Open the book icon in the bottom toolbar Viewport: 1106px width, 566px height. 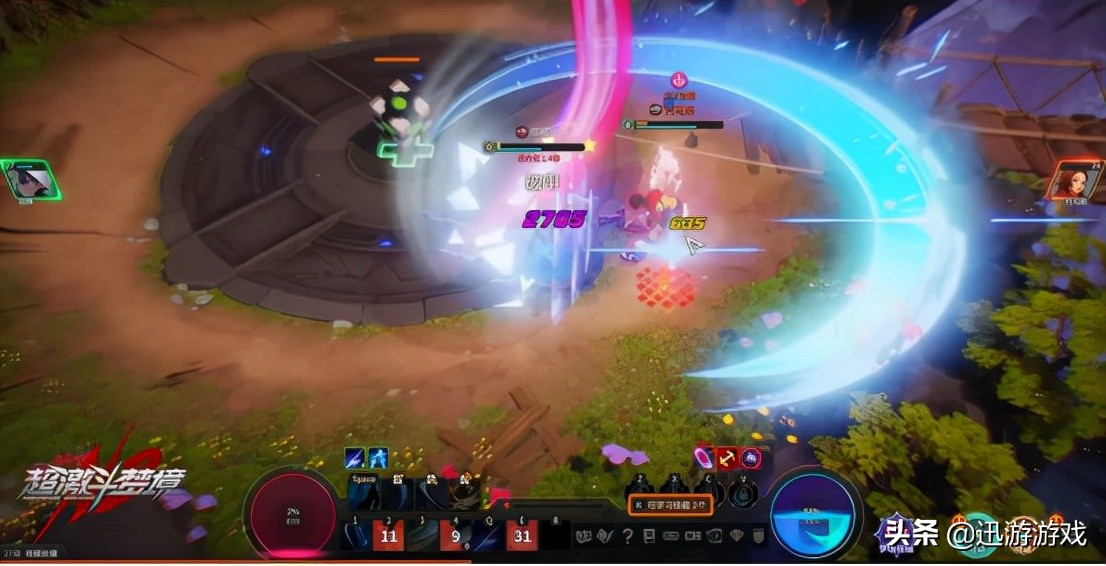[x=650, y=536]
